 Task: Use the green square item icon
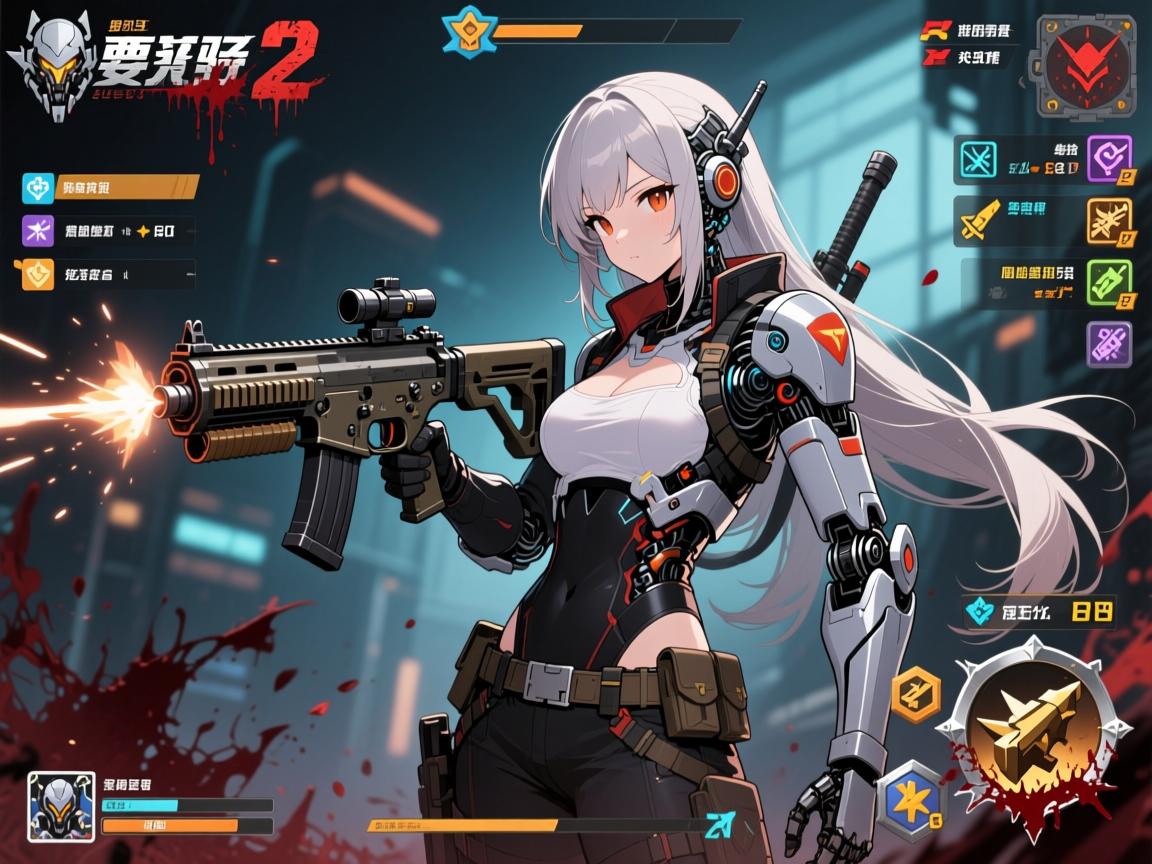pos(1109,282)
